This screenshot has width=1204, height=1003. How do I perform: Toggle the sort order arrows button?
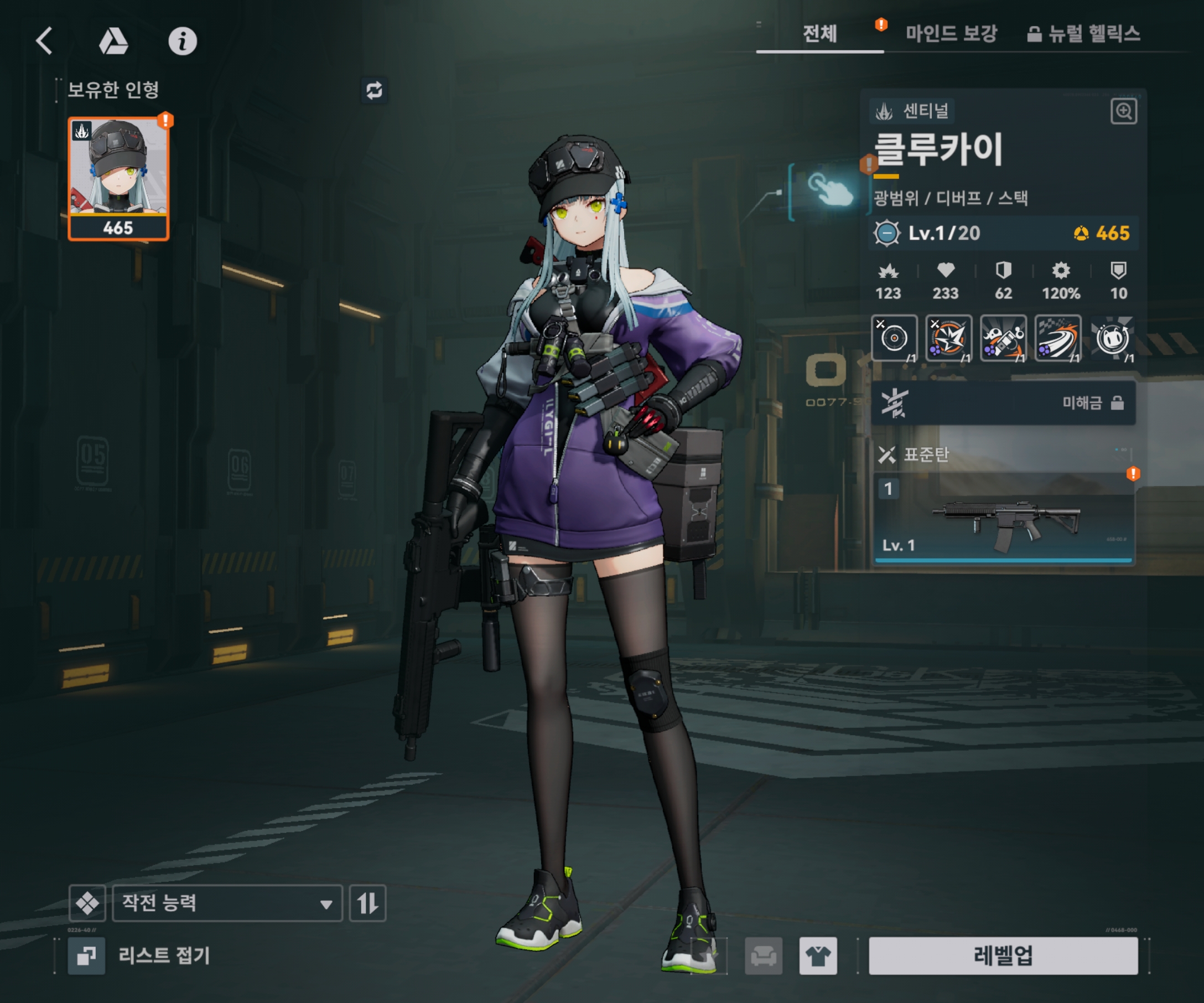367,903
